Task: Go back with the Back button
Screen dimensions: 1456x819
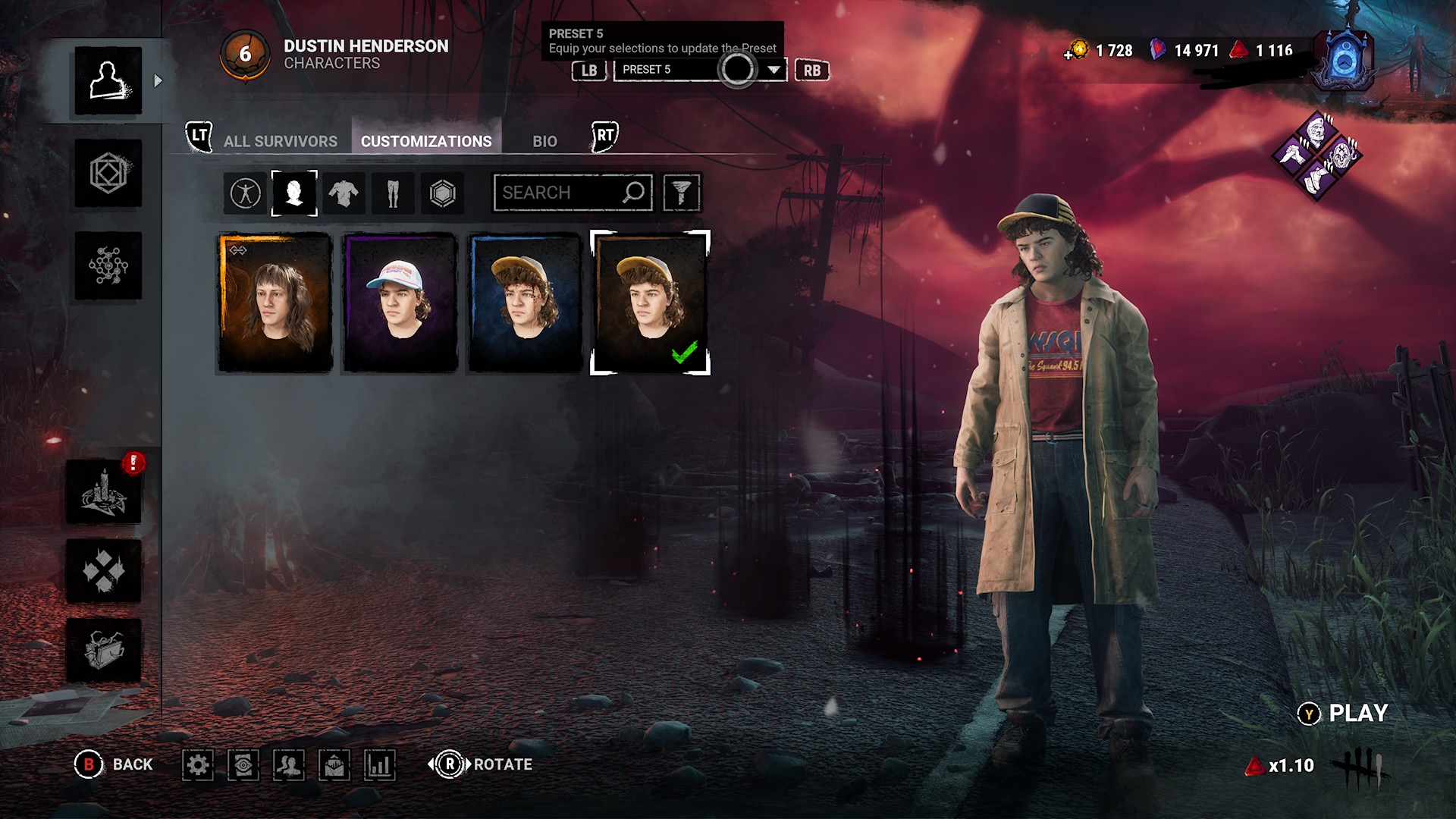Action: pyautogui.click(x=115, y=764)
